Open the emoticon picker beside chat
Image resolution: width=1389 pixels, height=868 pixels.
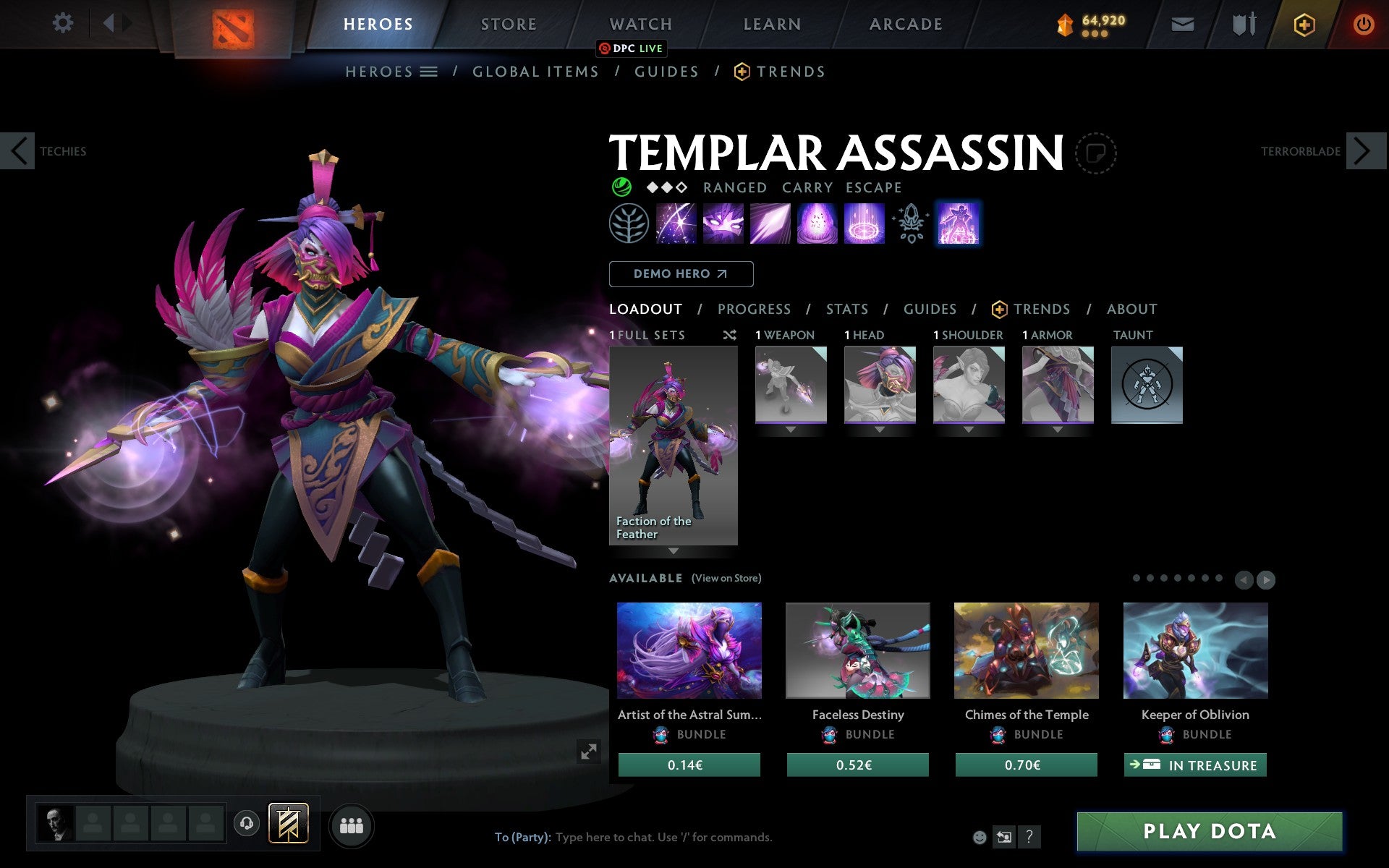(980, 837)
